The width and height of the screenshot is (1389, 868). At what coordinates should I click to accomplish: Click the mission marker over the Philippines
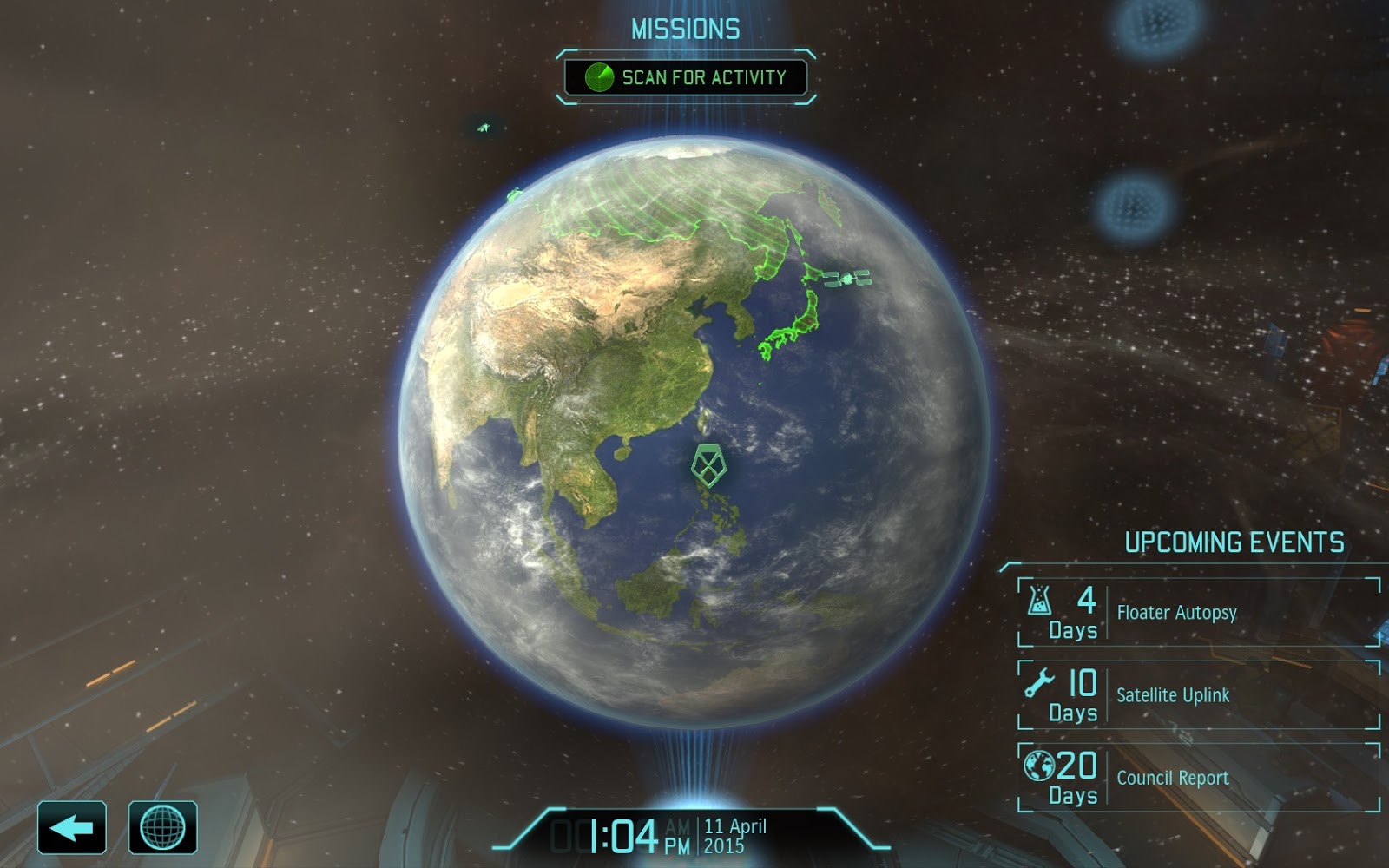(x=710, y=464)
